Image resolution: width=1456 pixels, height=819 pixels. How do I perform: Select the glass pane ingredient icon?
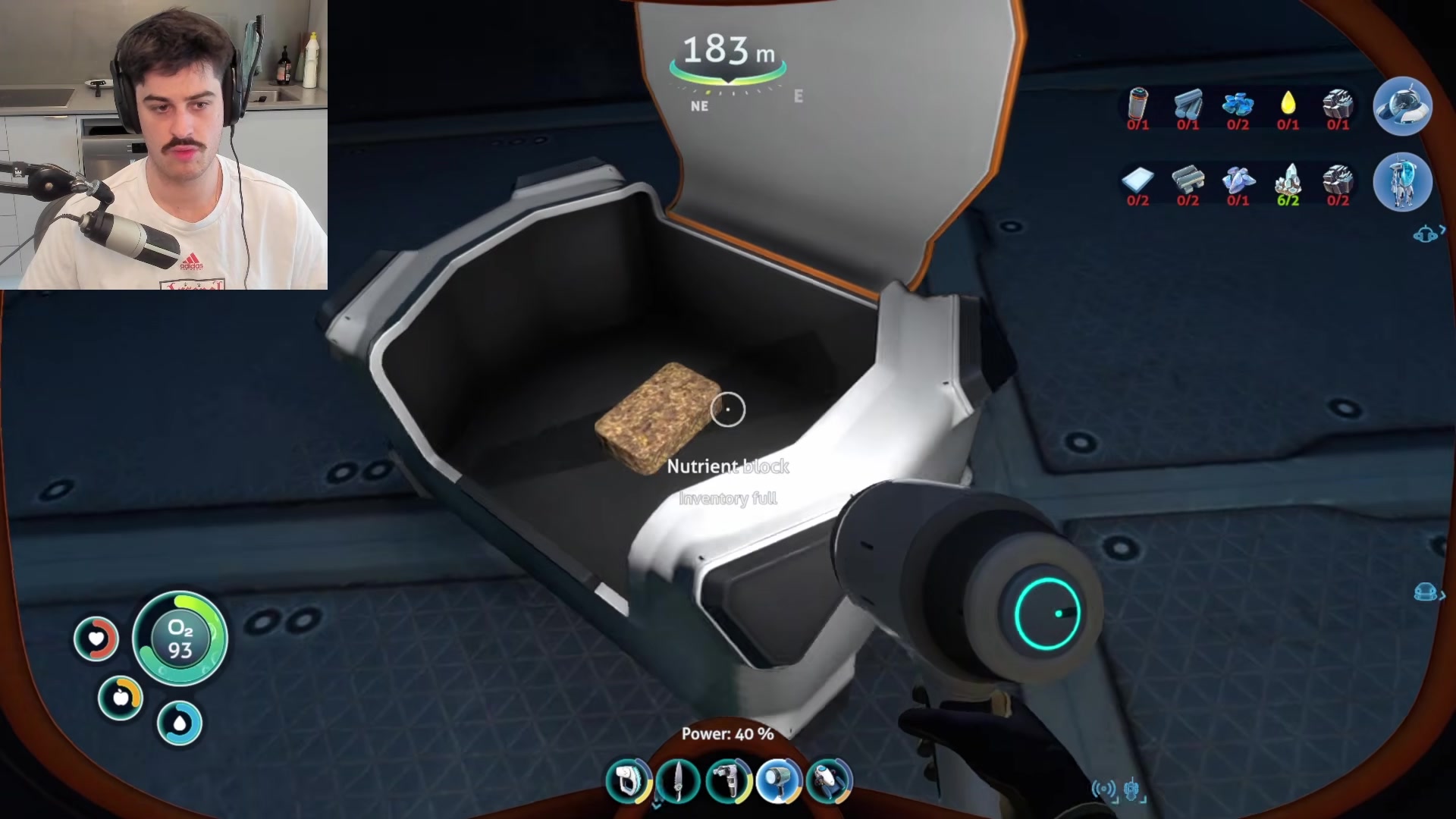tap(1137, 180)
